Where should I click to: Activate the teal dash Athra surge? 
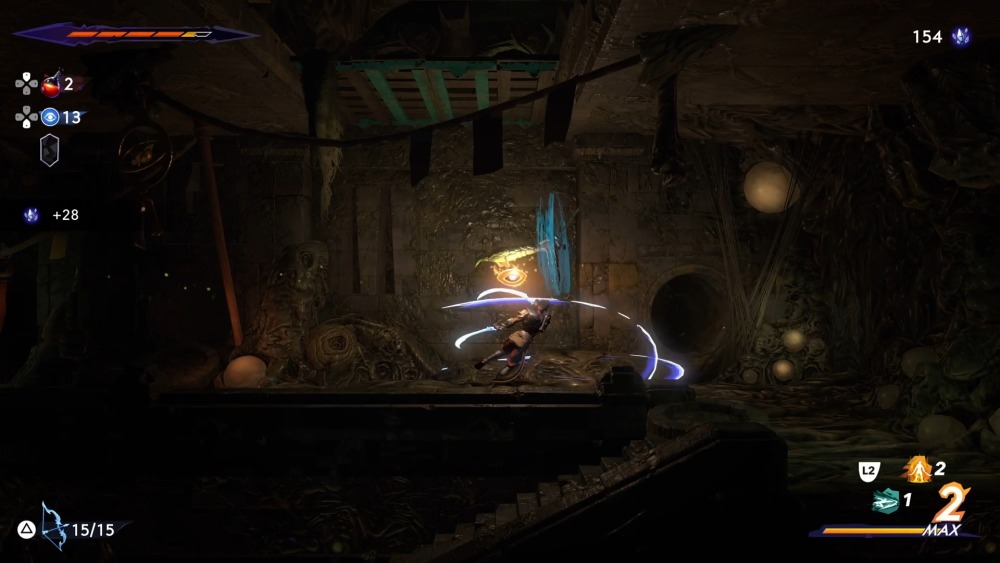[x=885, y=500]
